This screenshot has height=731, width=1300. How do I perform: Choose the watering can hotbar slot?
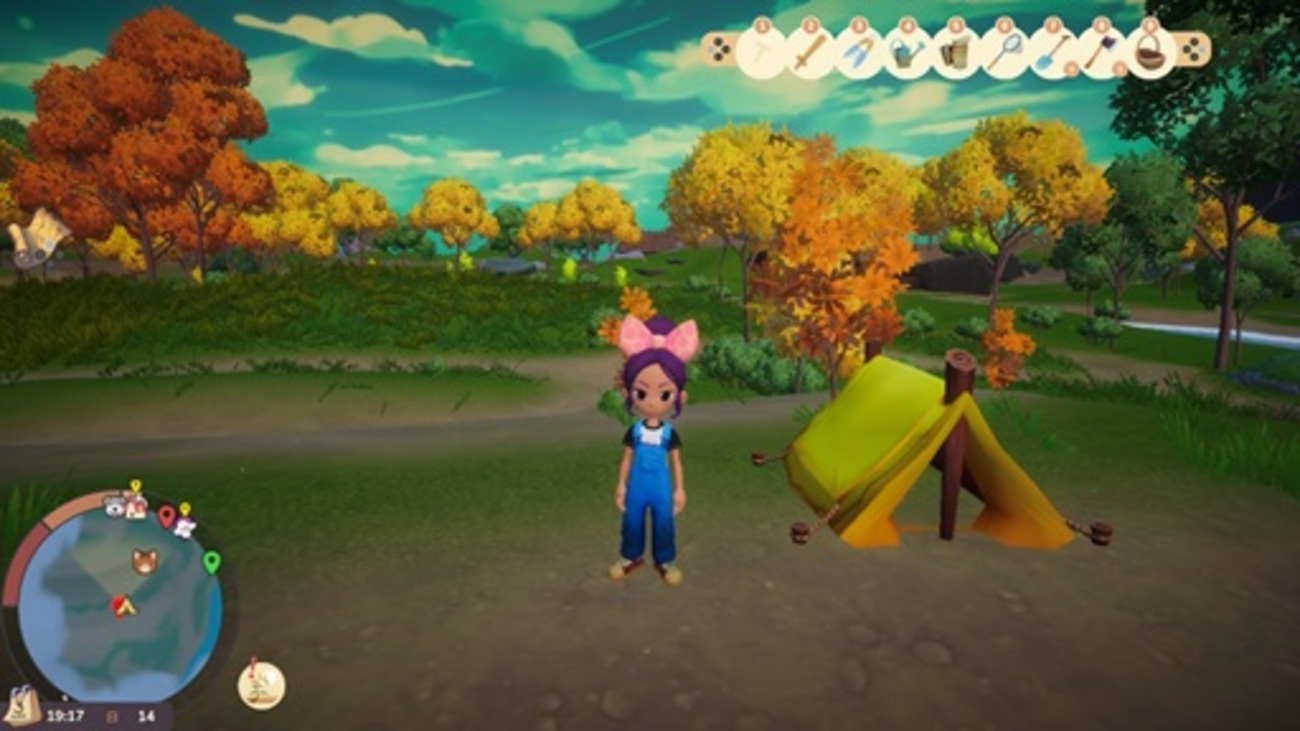906,51
